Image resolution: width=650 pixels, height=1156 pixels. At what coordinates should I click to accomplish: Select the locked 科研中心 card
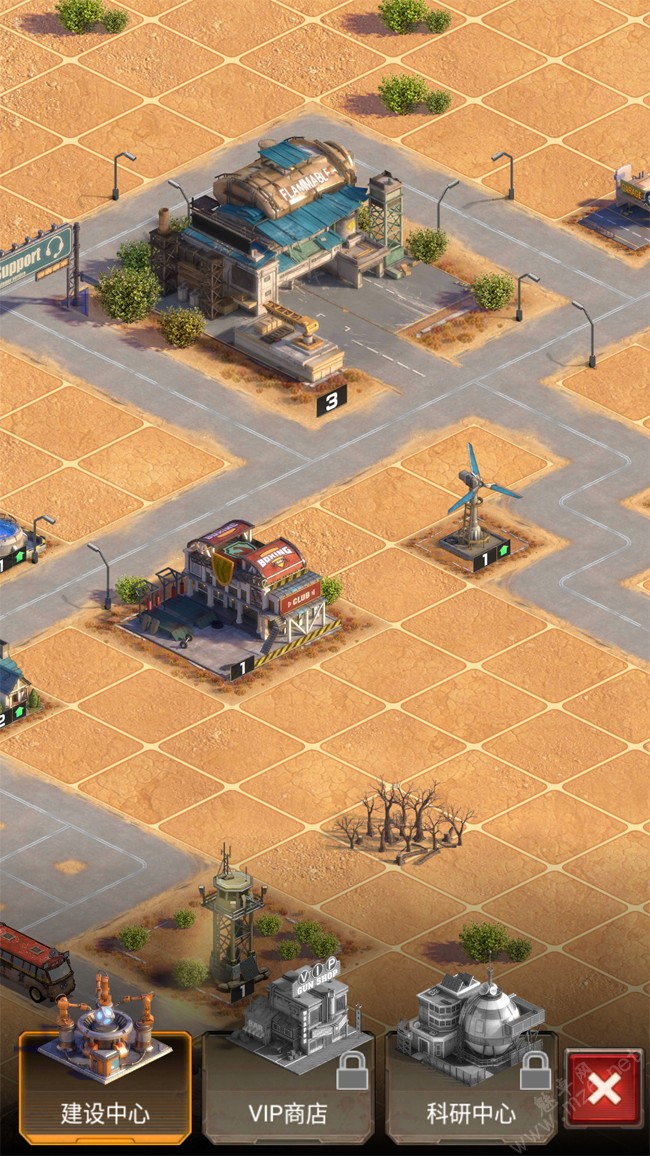[470, 1085]
